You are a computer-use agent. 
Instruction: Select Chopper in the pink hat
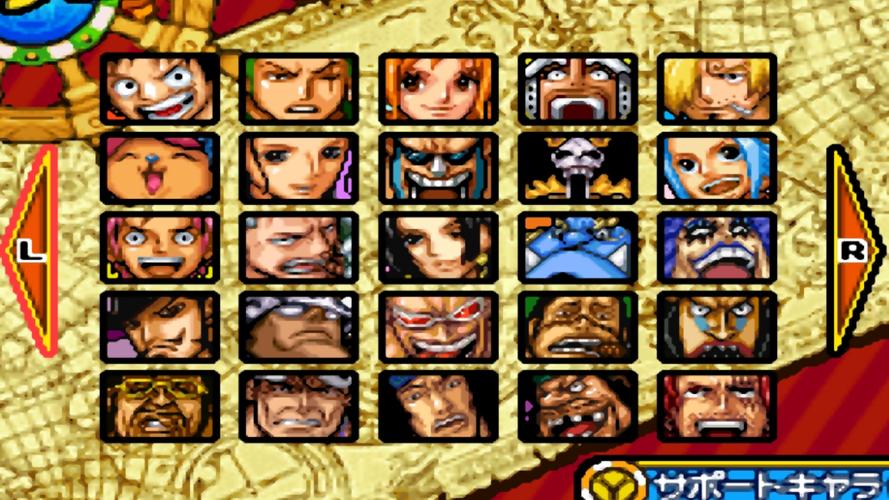point(160,168)
